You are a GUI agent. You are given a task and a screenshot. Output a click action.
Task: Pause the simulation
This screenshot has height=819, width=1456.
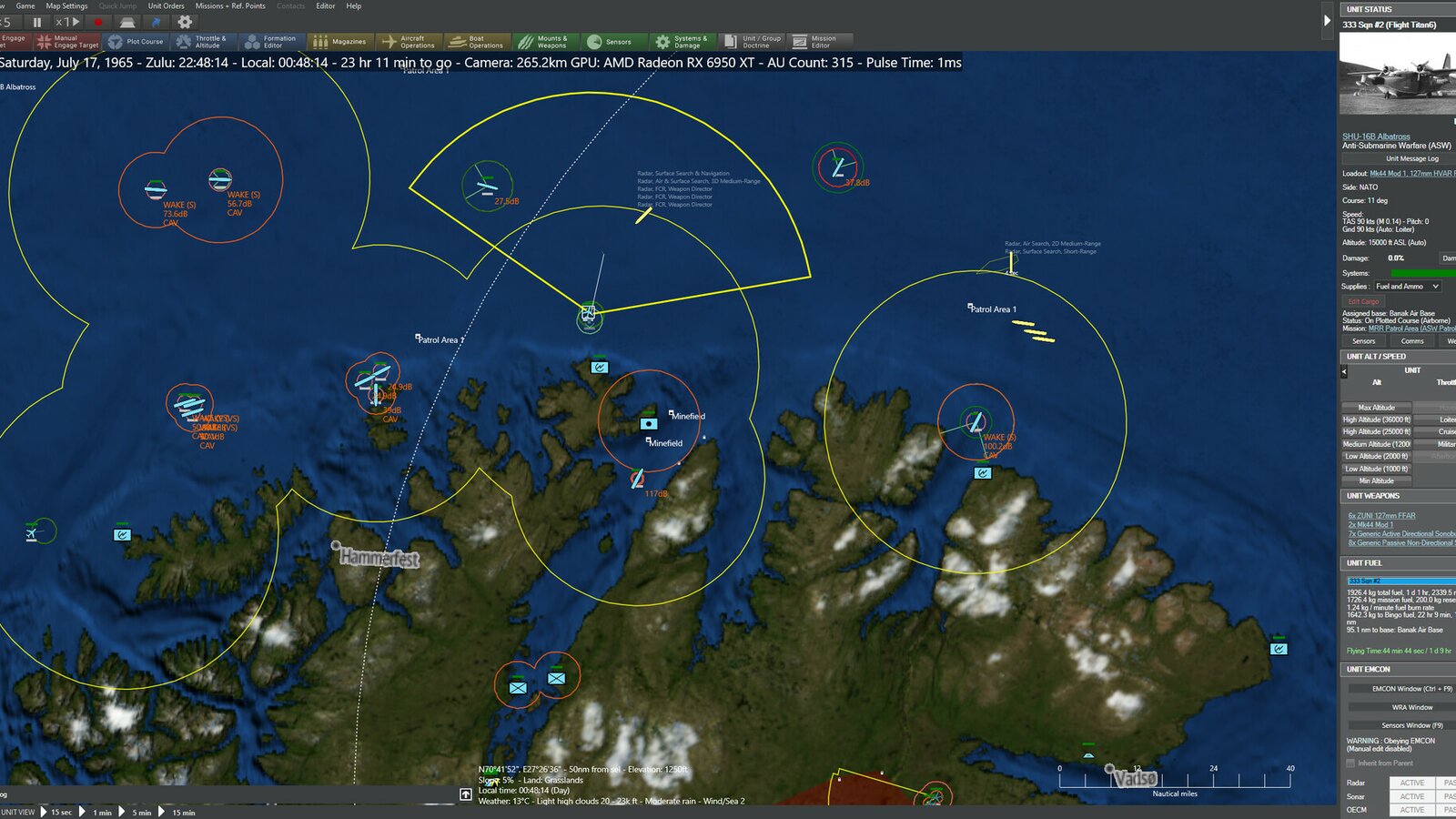[37, 22]
